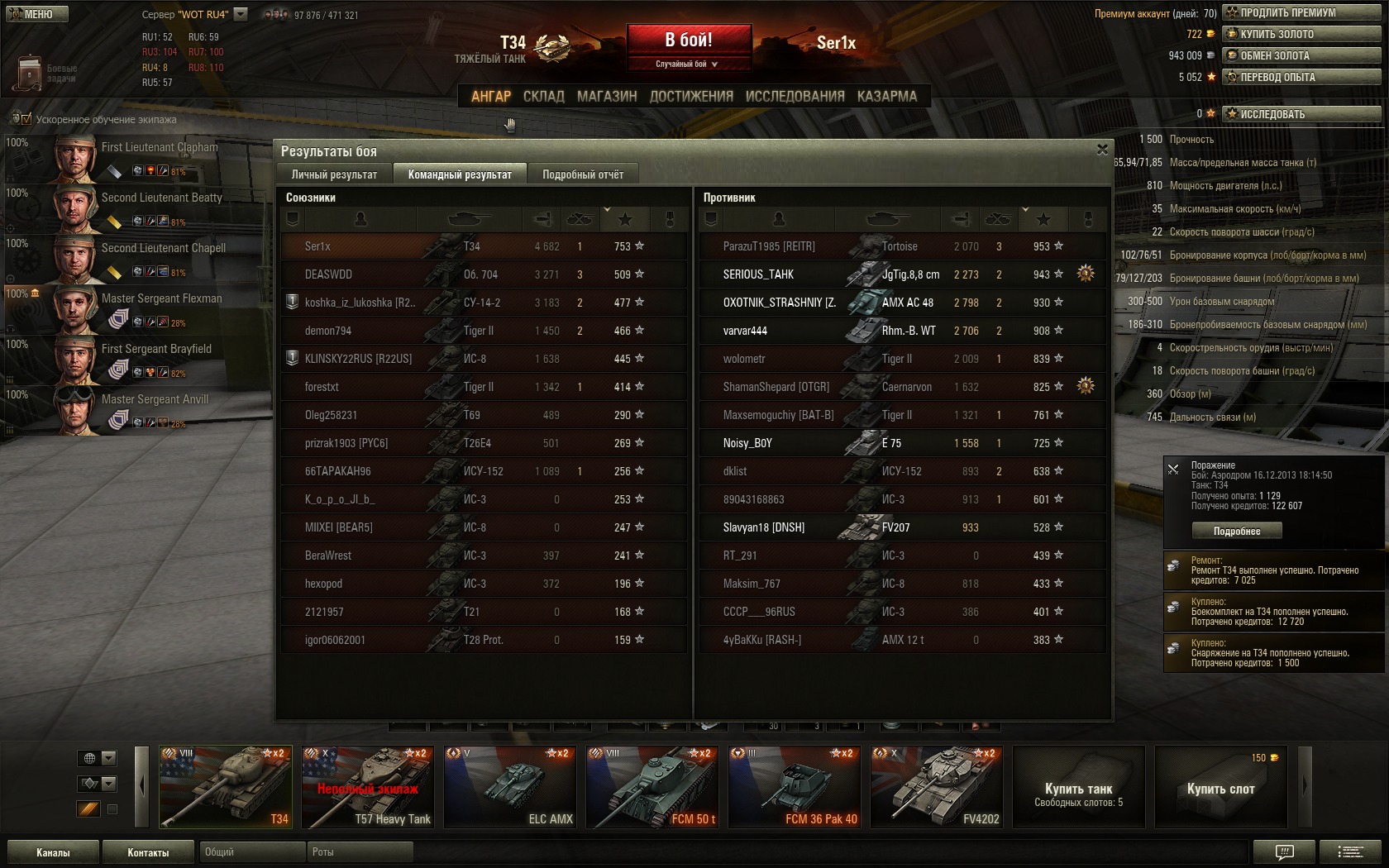This screenshot has height=868, width=1389.
Task: Open the Каналы chat channels
Action: (x=53, y=852)
